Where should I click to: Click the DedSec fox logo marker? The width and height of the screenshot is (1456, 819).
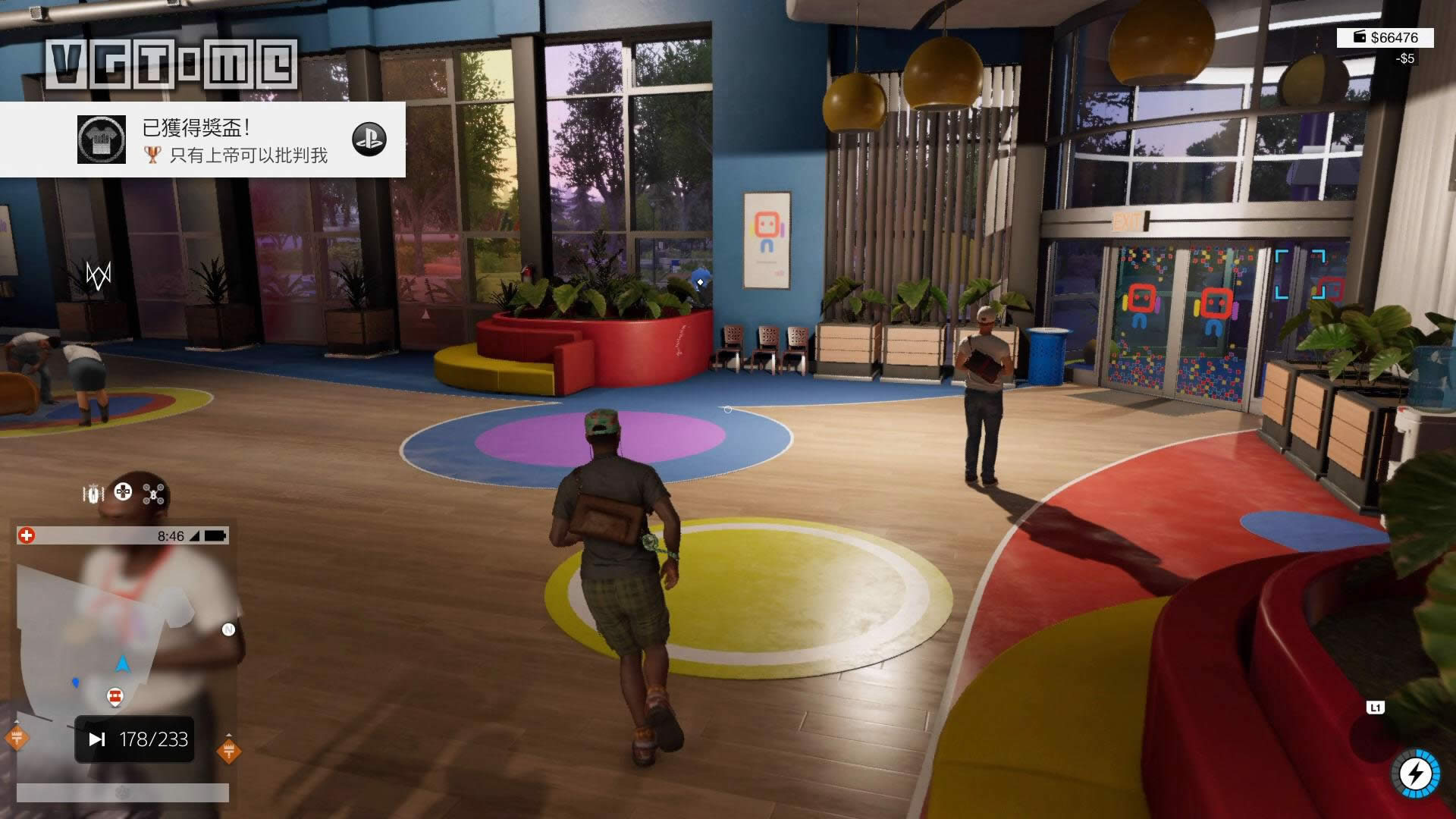(99, 275)
